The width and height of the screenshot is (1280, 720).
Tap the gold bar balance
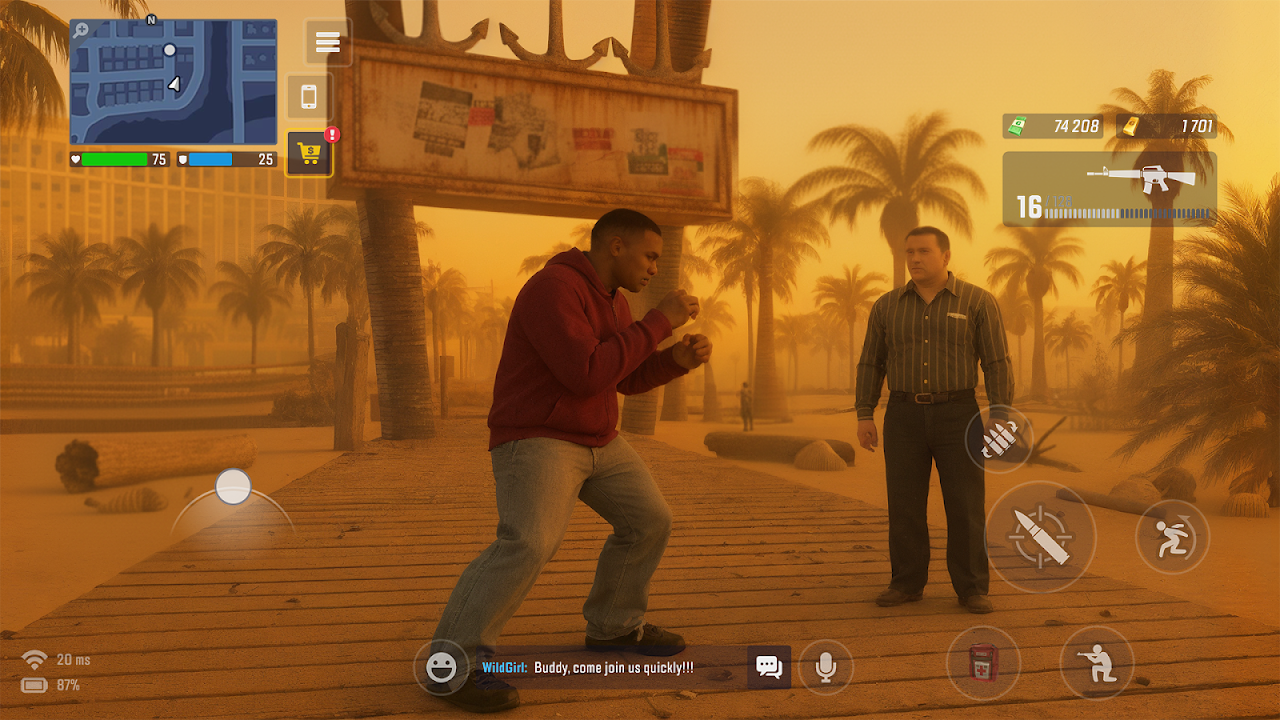[x=1166, y=126]
